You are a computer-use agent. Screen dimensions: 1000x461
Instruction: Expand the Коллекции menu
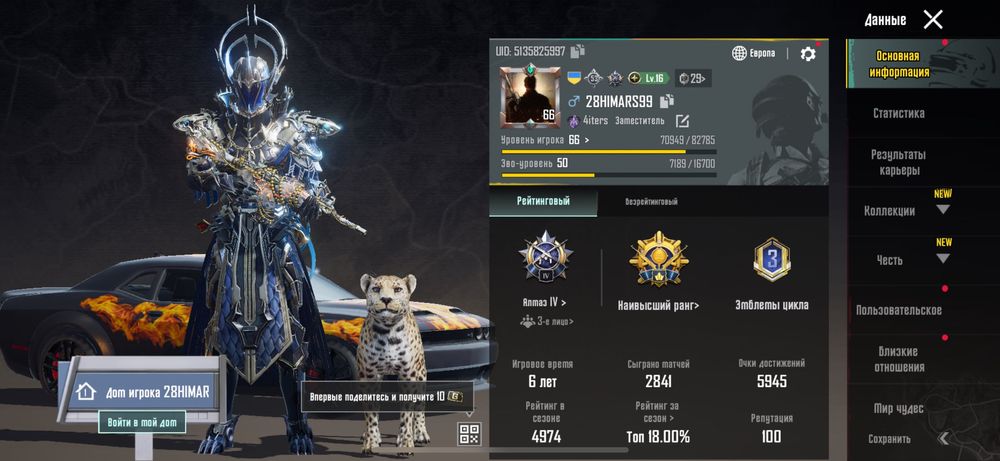point(942,210)
